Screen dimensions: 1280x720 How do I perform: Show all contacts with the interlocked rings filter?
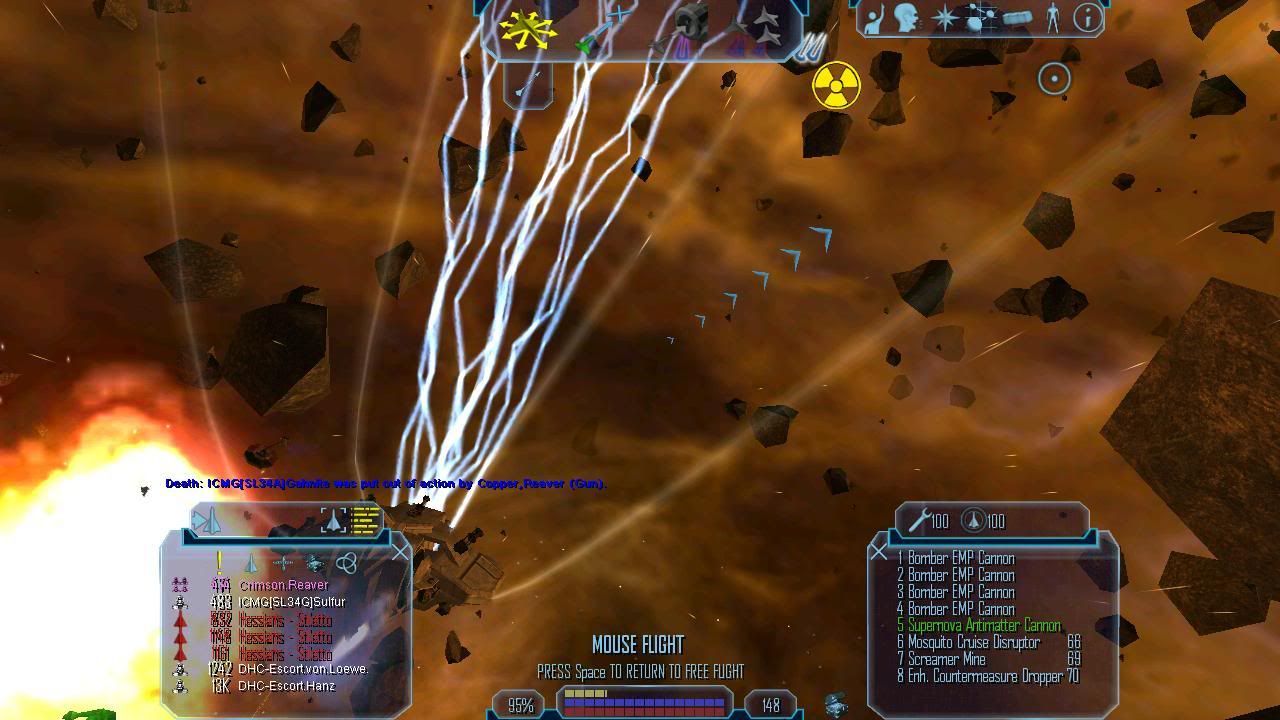[x=346, y=563]
